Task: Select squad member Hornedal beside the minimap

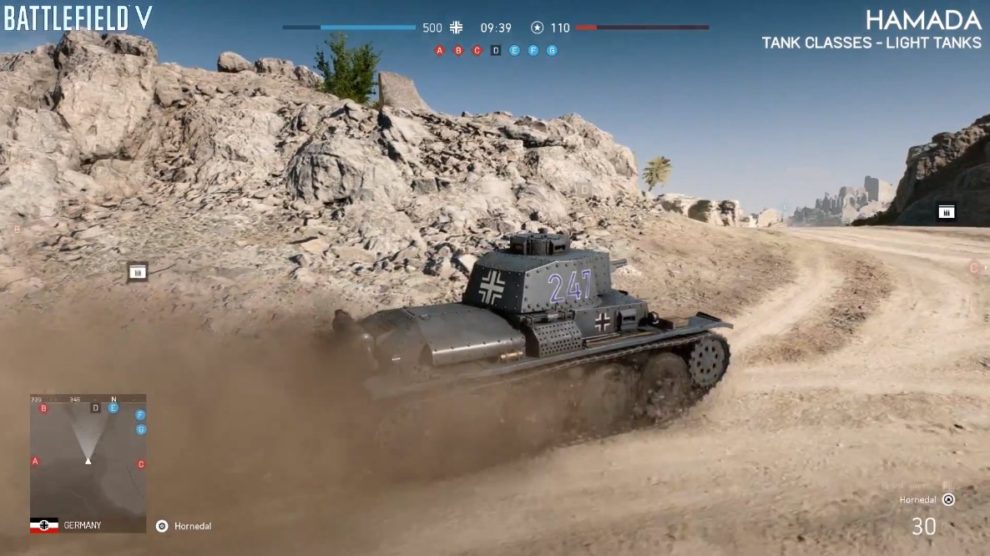Action: (183, 526)
